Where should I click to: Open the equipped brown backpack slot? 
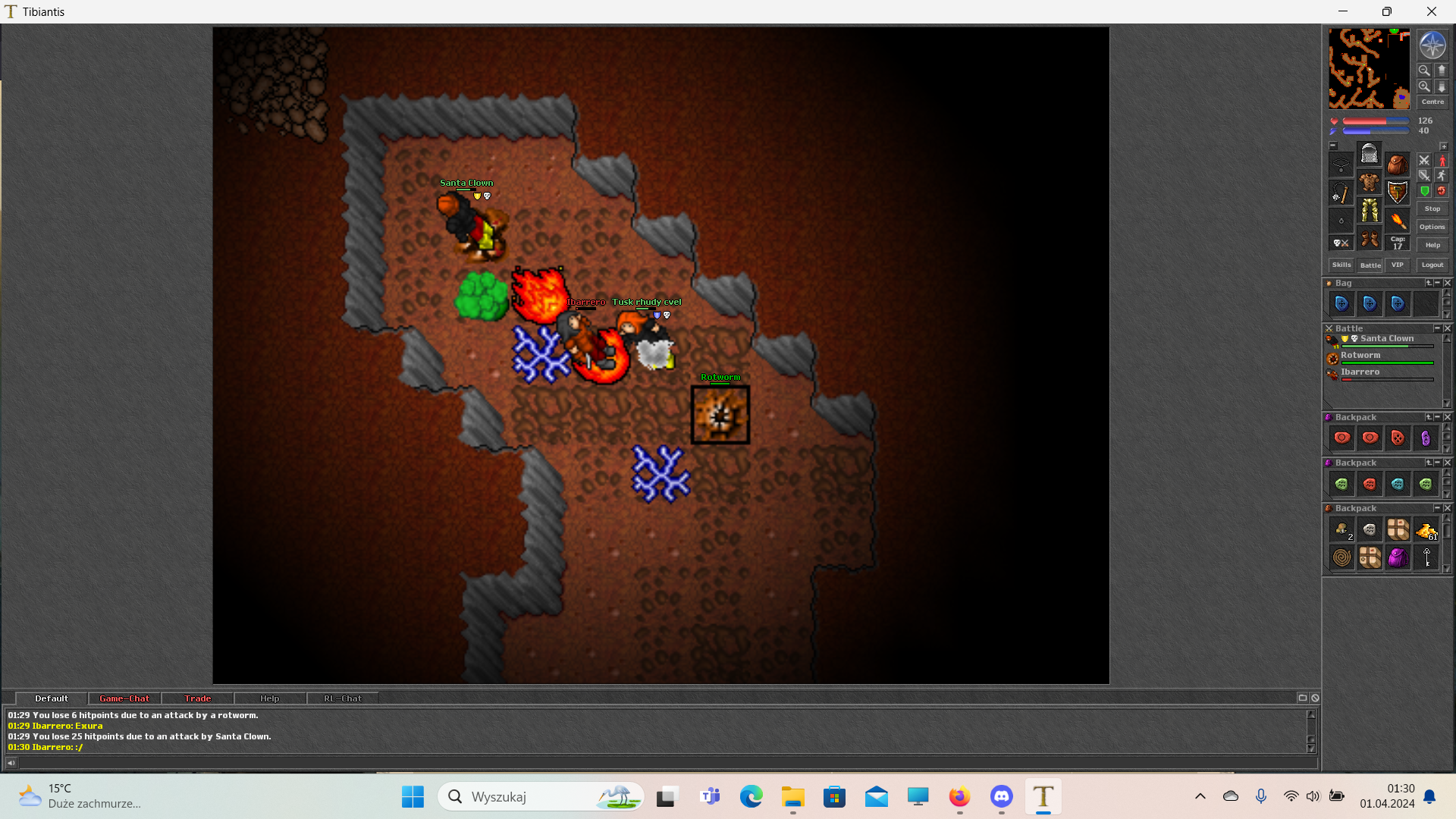(1398, 165)
